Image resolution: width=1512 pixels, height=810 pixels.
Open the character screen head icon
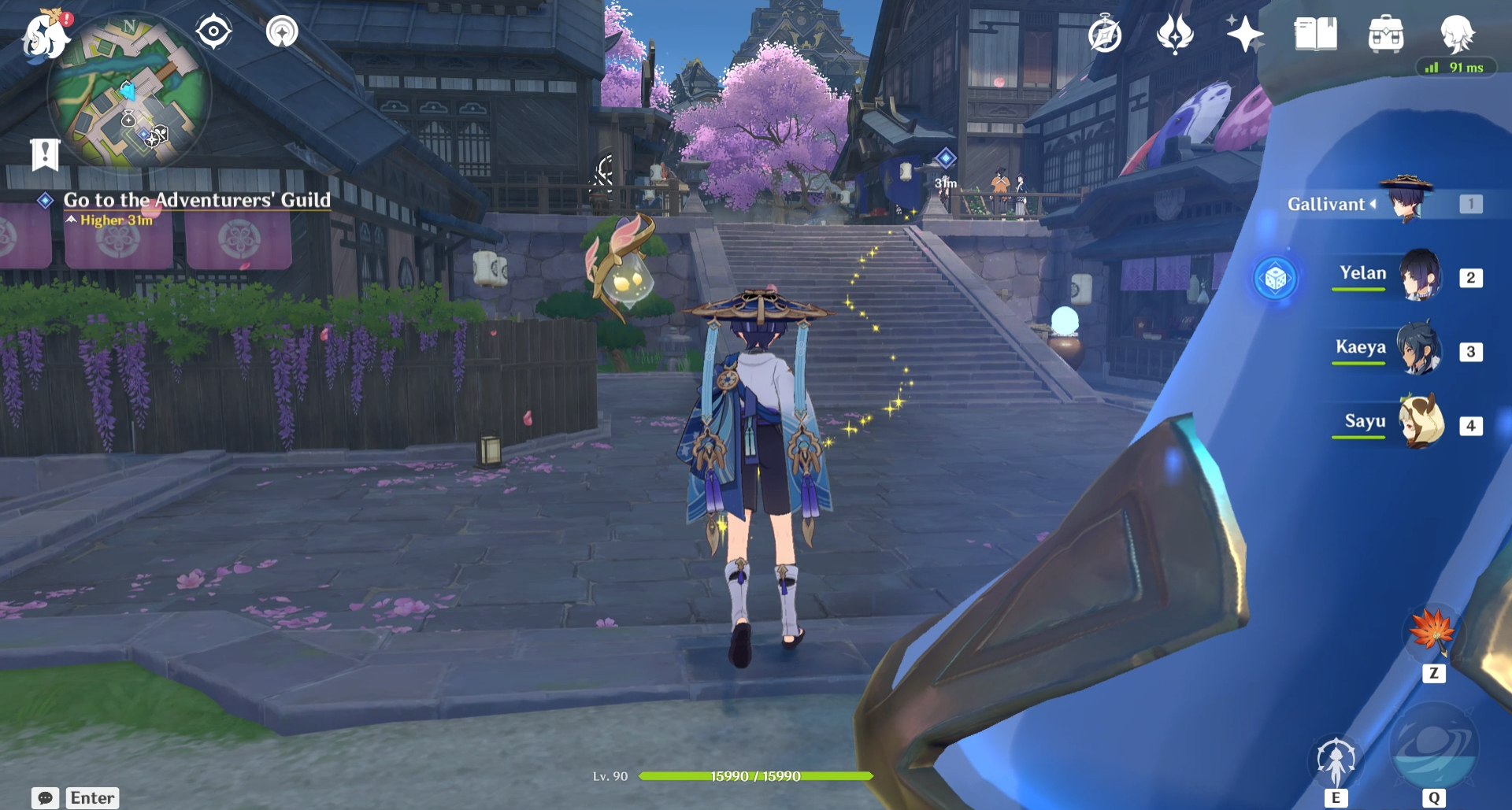pos(1457,33)
